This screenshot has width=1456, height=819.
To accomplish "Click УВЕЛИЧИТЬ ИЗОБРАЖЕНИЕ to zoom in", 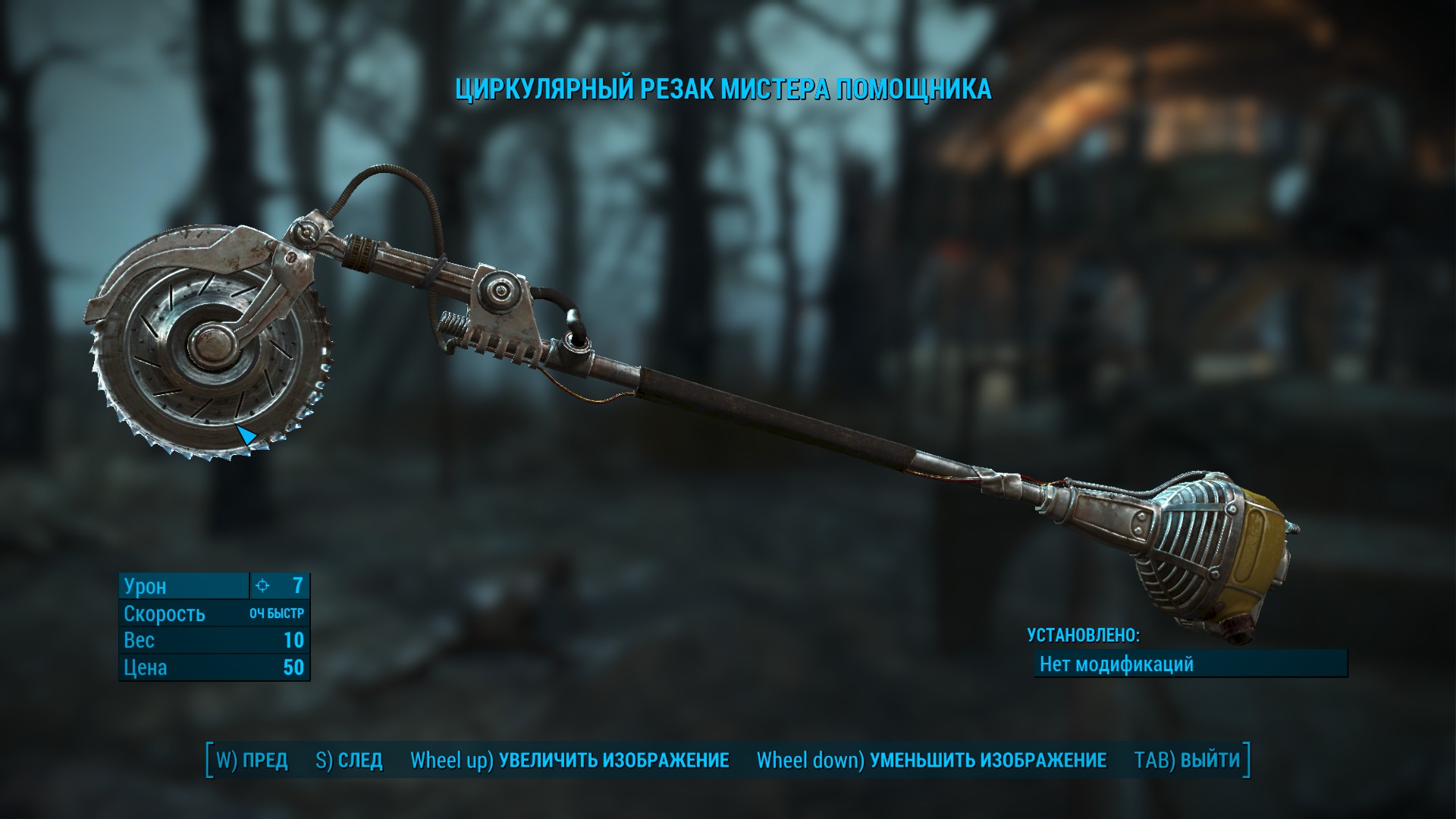I will tap(570, 760).
